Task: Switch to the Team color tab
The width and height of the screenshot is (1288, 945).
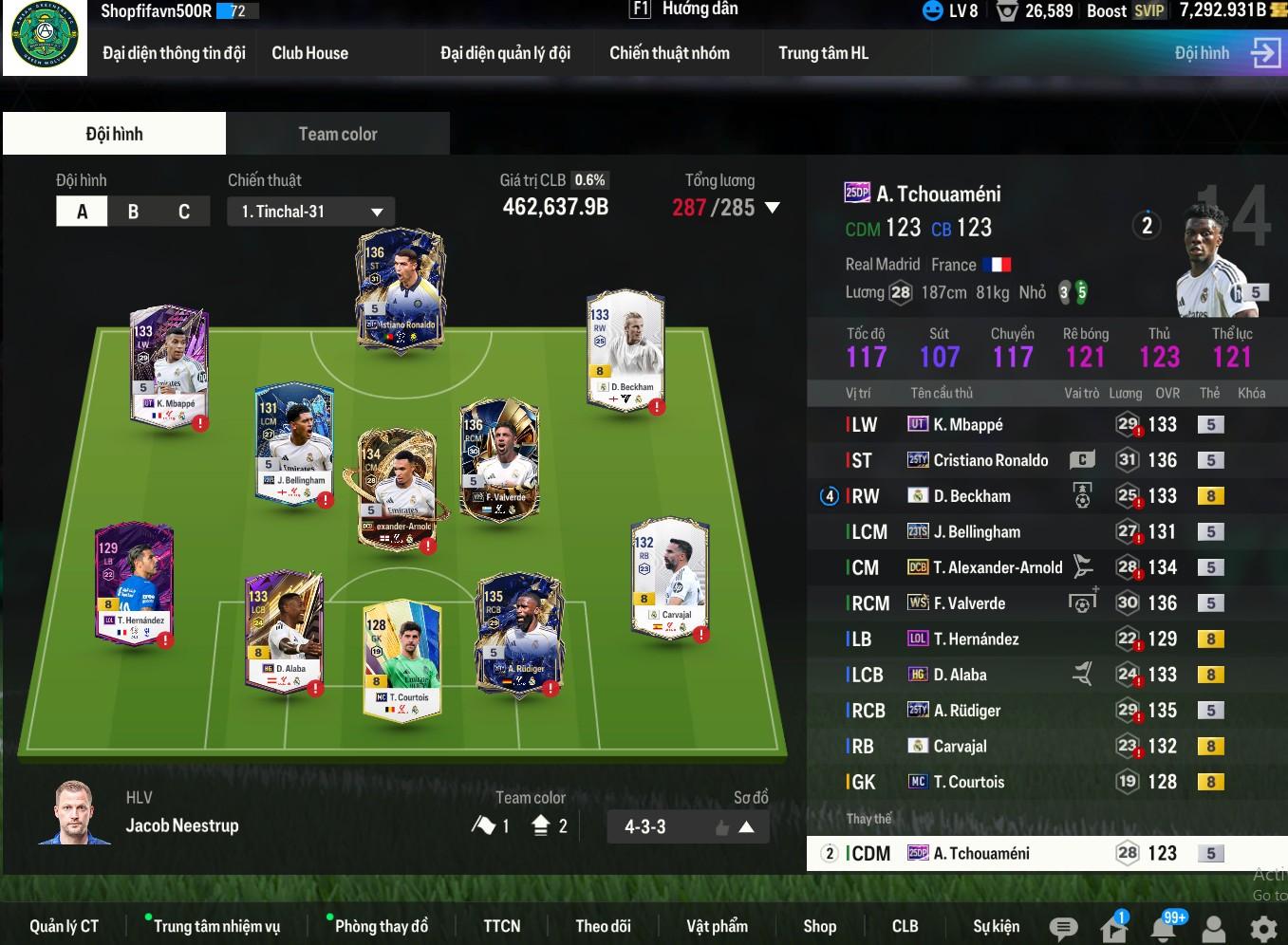Action: 338,134
